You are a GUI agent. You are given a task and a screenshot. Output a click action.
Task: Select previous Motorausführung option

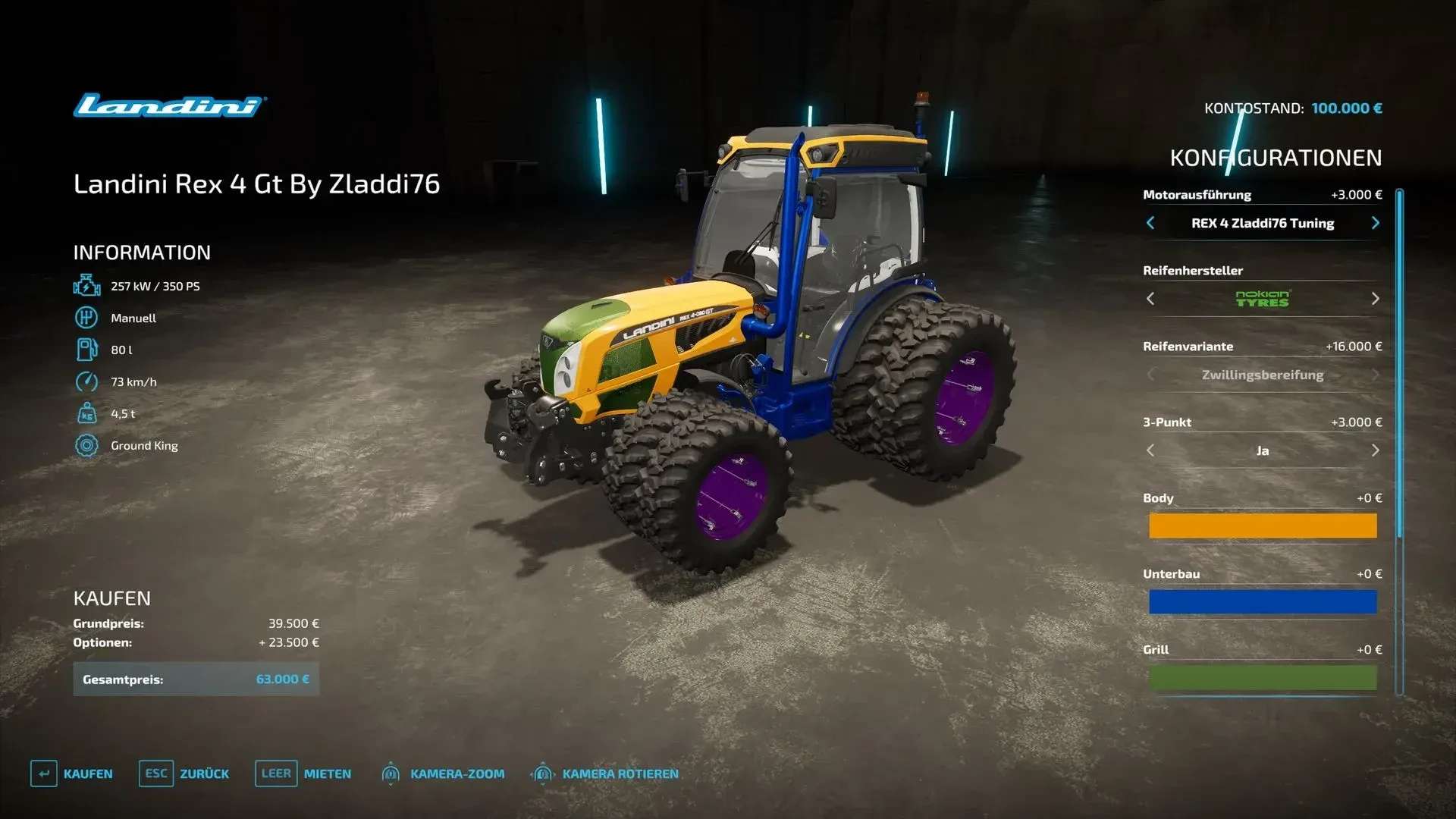click(1150, 223)
